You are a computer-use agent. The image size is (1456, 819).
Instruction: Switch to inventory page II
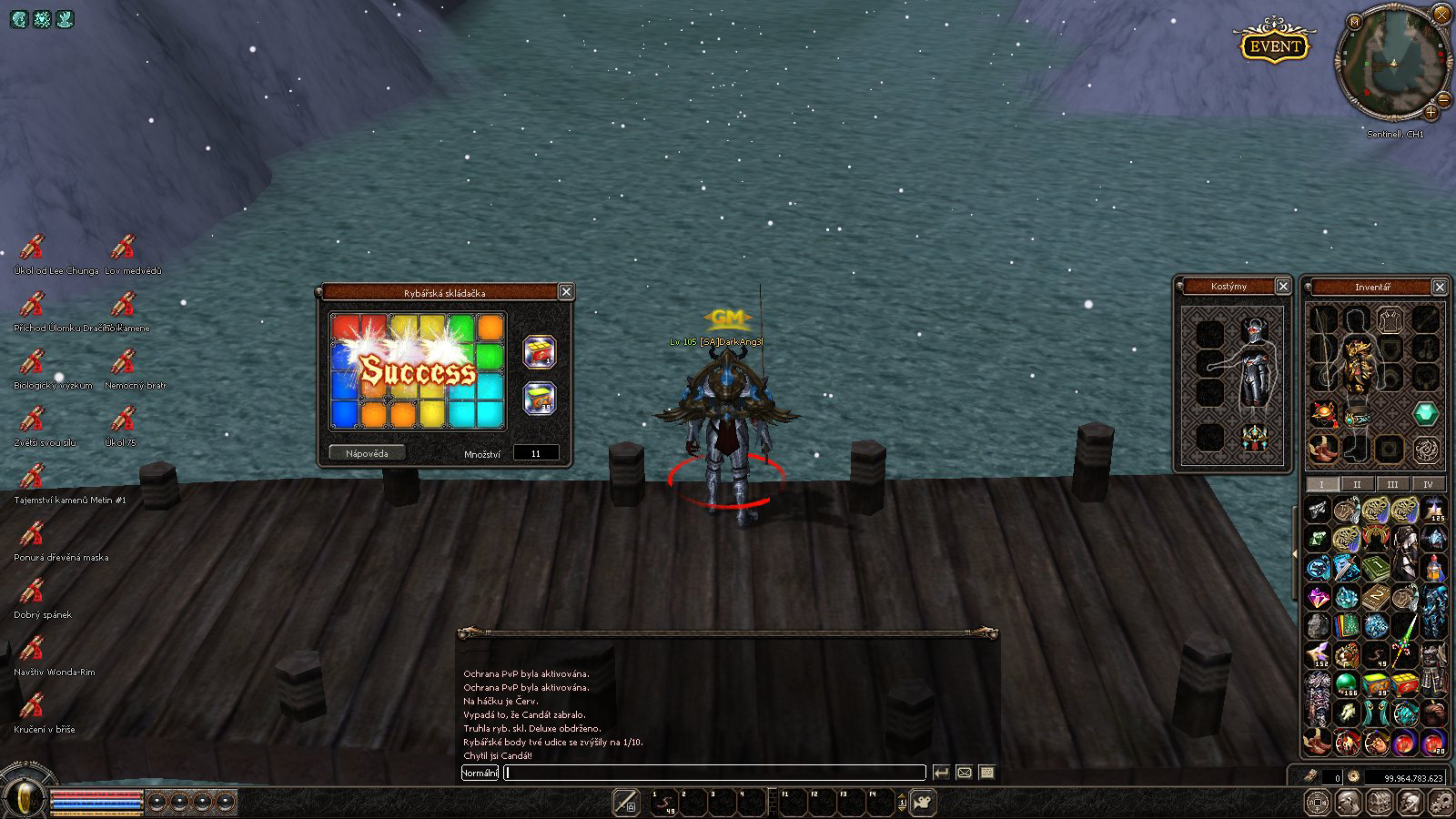[x=1357, y=484]
